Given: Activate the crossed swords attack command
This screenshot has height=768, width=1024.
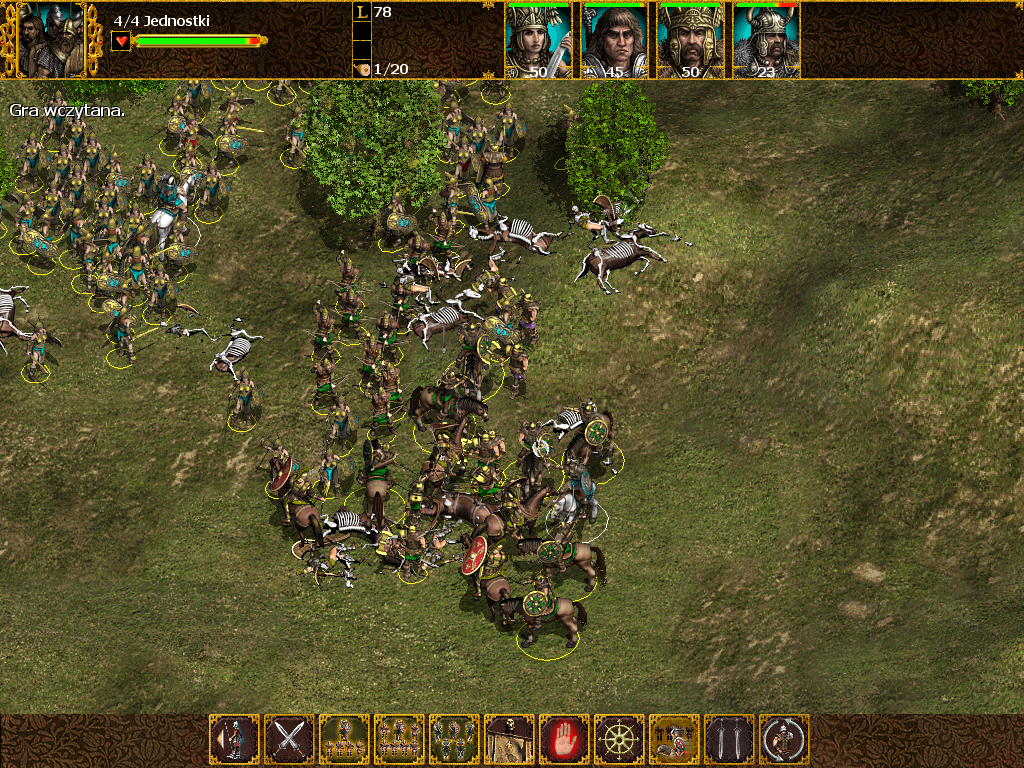Looking at the screenshot, I should tap(290, 740).
